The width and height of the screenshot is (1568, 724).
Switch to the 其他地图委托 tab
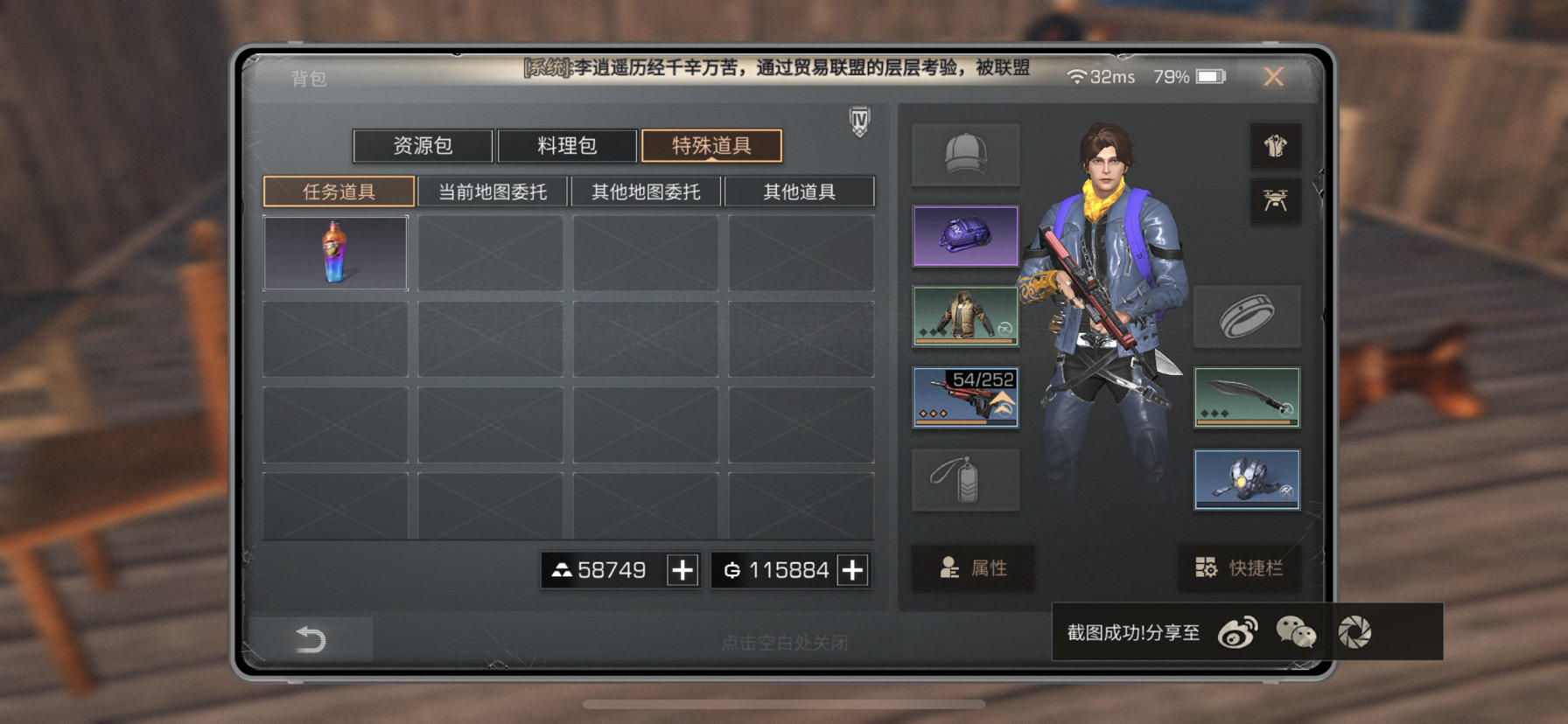[646, 191]
